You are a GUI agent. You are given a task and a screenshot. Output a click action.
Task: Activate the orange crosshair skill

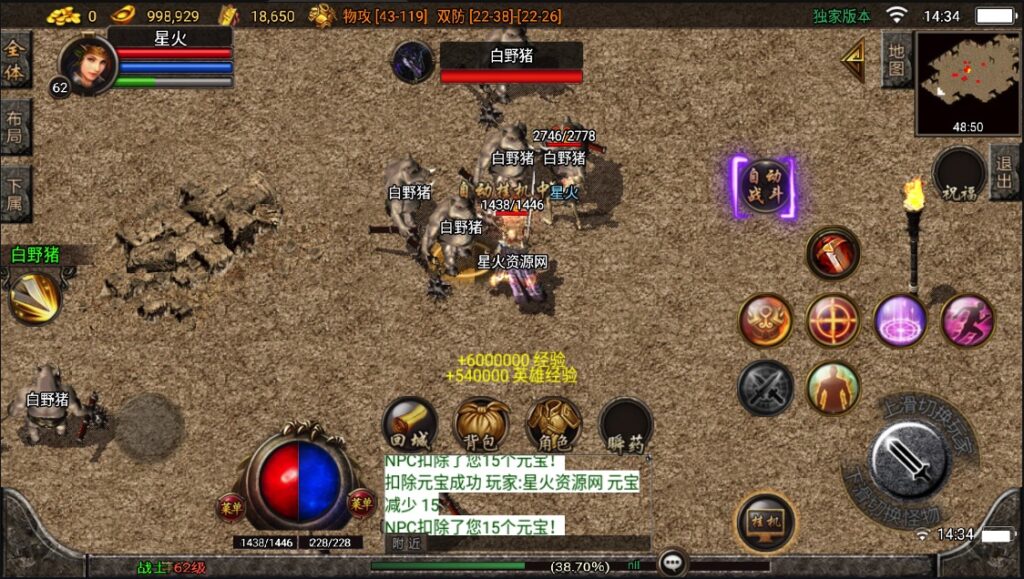click(833, 320)
